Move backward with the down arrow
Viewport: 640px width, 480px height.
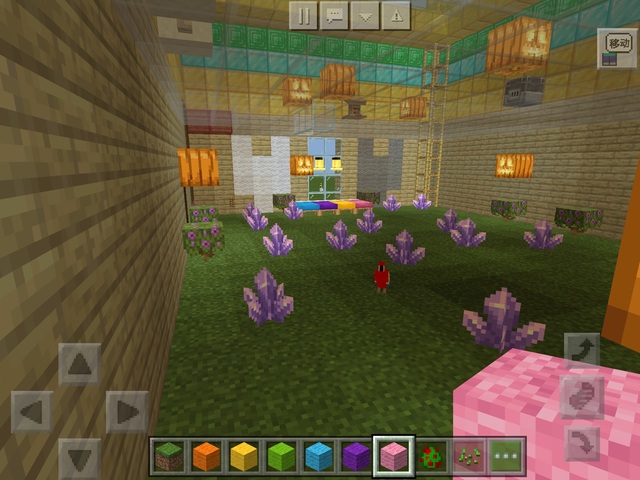pyautogui.click(x=80, y=458)
